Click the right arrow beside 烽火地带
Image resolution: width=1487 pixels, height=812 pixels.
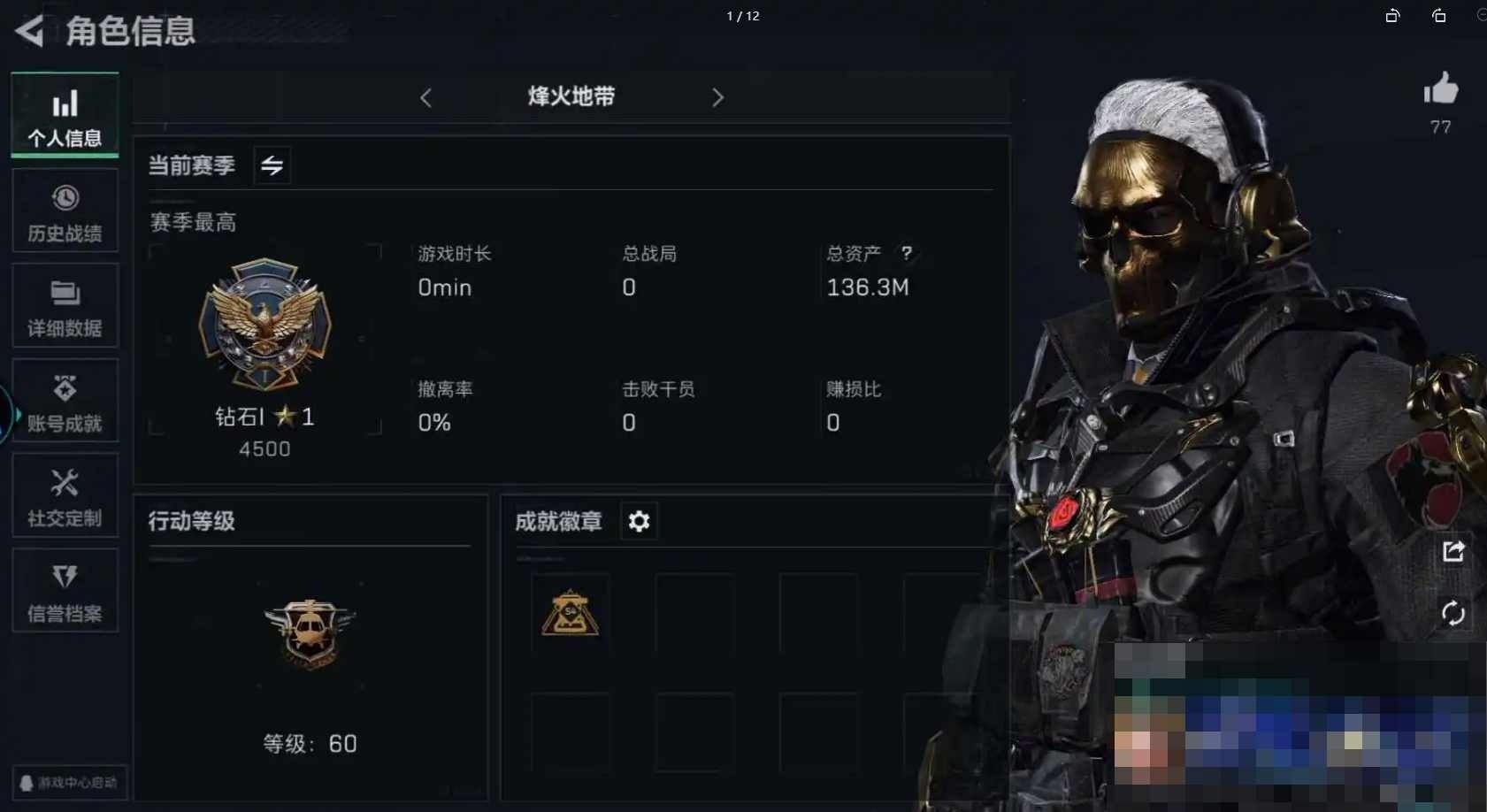click(717, 97)
